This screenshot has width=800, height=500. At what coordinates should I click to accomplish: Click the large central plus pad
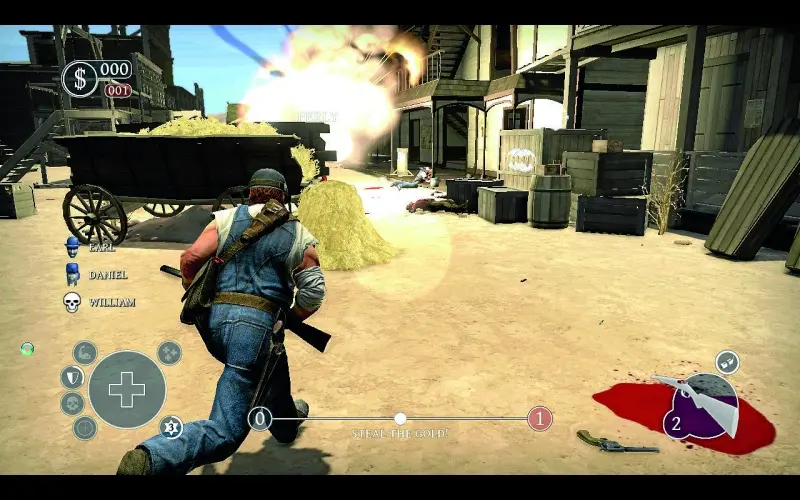(x=127, y=389)
